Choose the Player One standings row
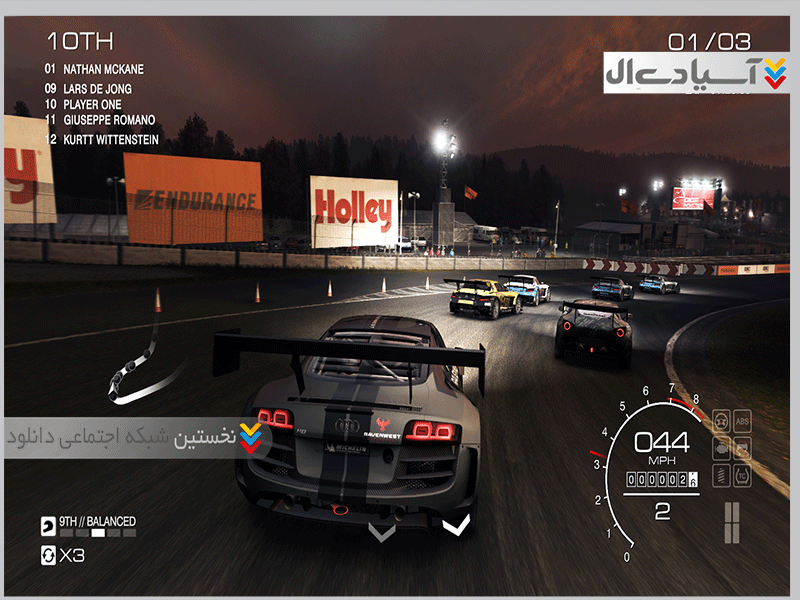The height and width of the screenshot is (600, 800). point(91,104)
